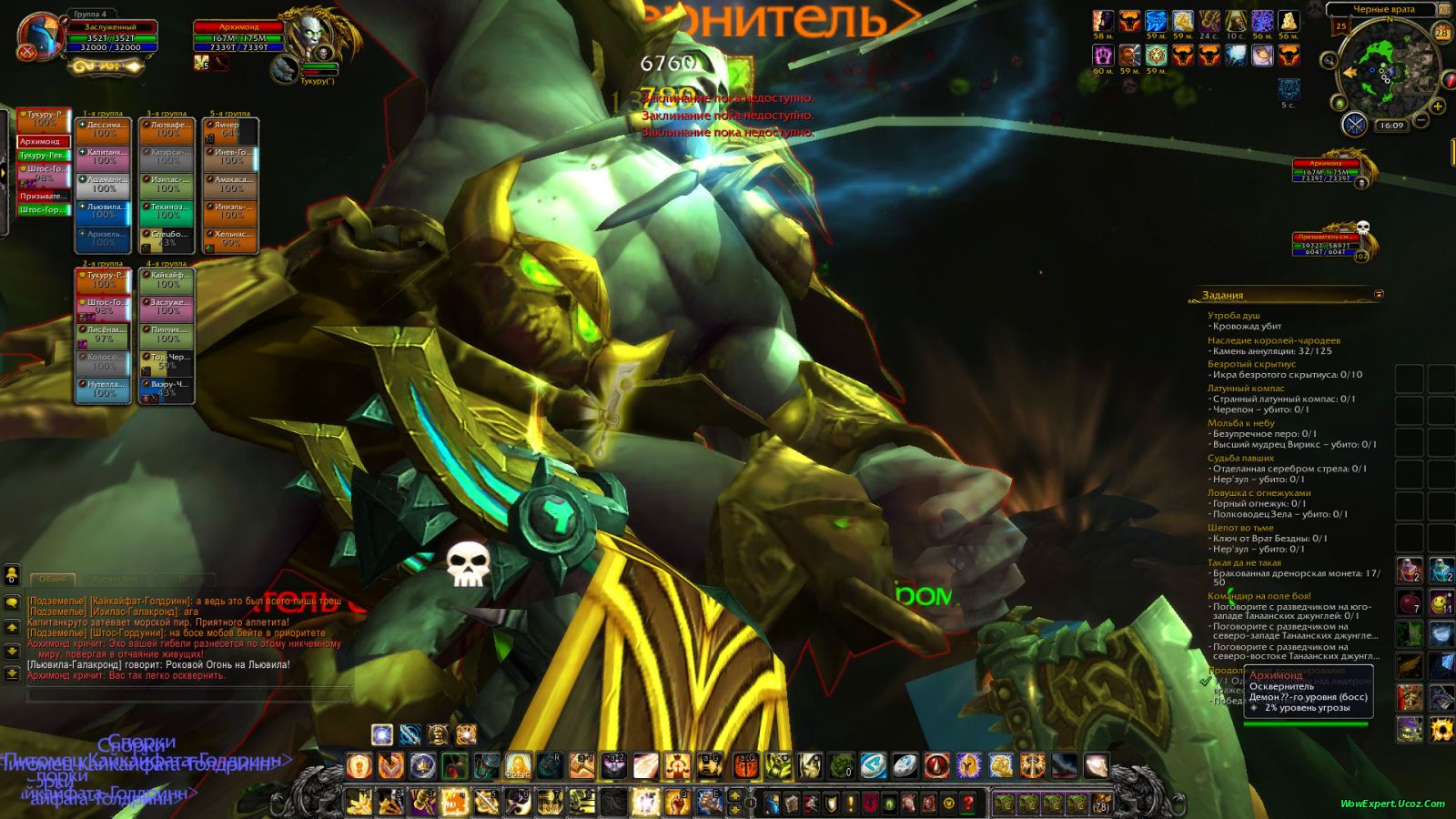The image size is (1456, 819).
Task: Zoom out the minimap with the minus button
Action: [x=1422, y=121]
